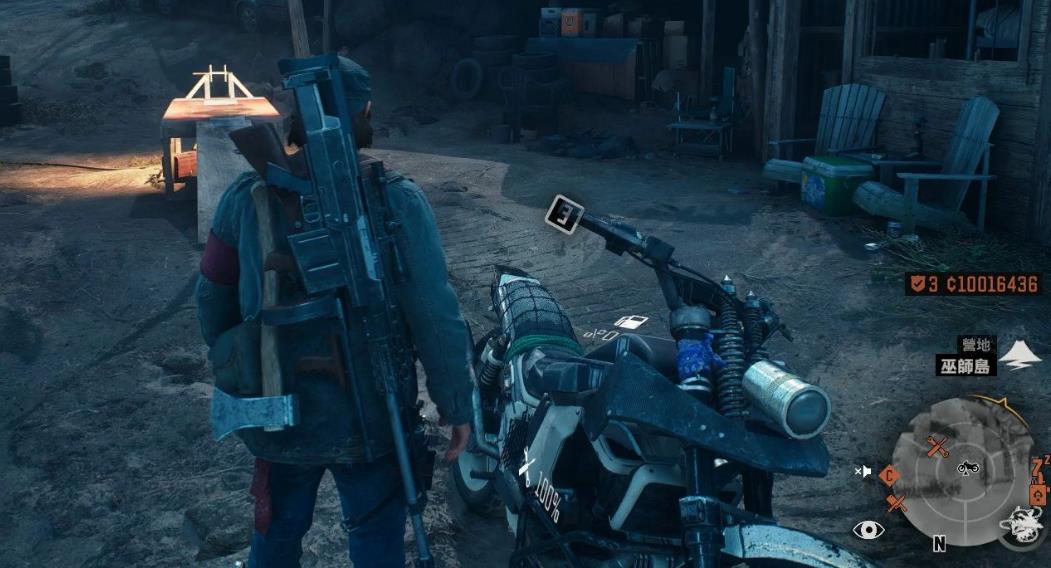Select the orange diamond C marker
The height and width of the screenshot is (568, 1051).
click(x=889, y=476)
